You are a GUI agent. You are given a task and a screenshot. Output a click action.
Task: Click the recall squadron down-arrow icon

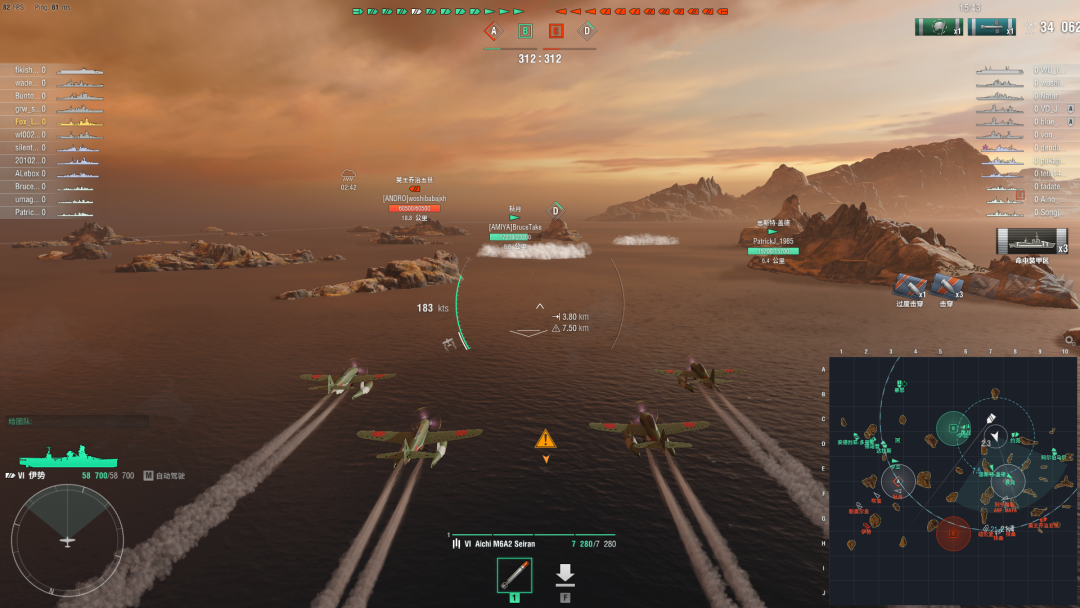click(565, 575)
